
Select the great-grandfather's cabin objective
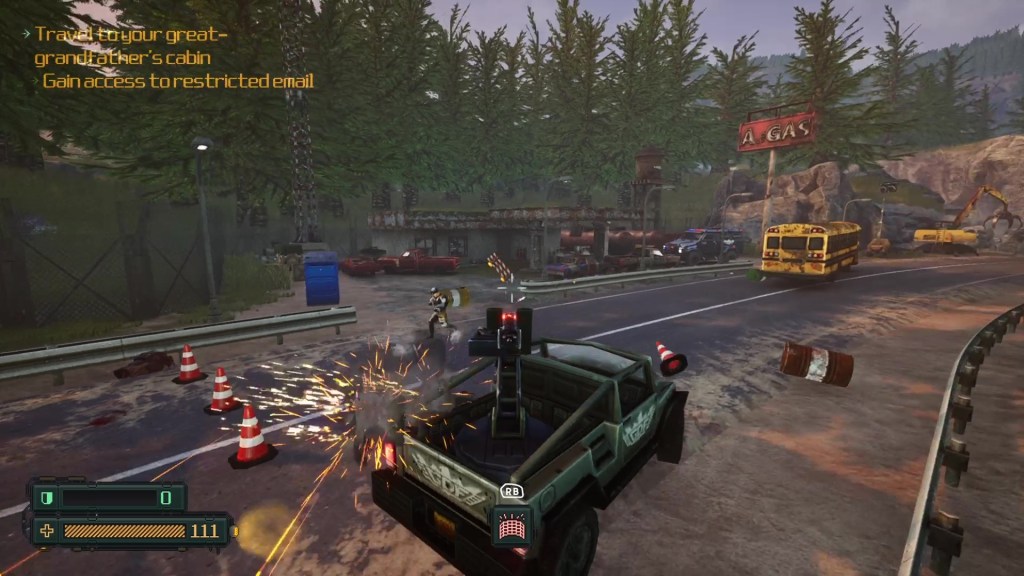pyautogui.click(x=131, y=46)
